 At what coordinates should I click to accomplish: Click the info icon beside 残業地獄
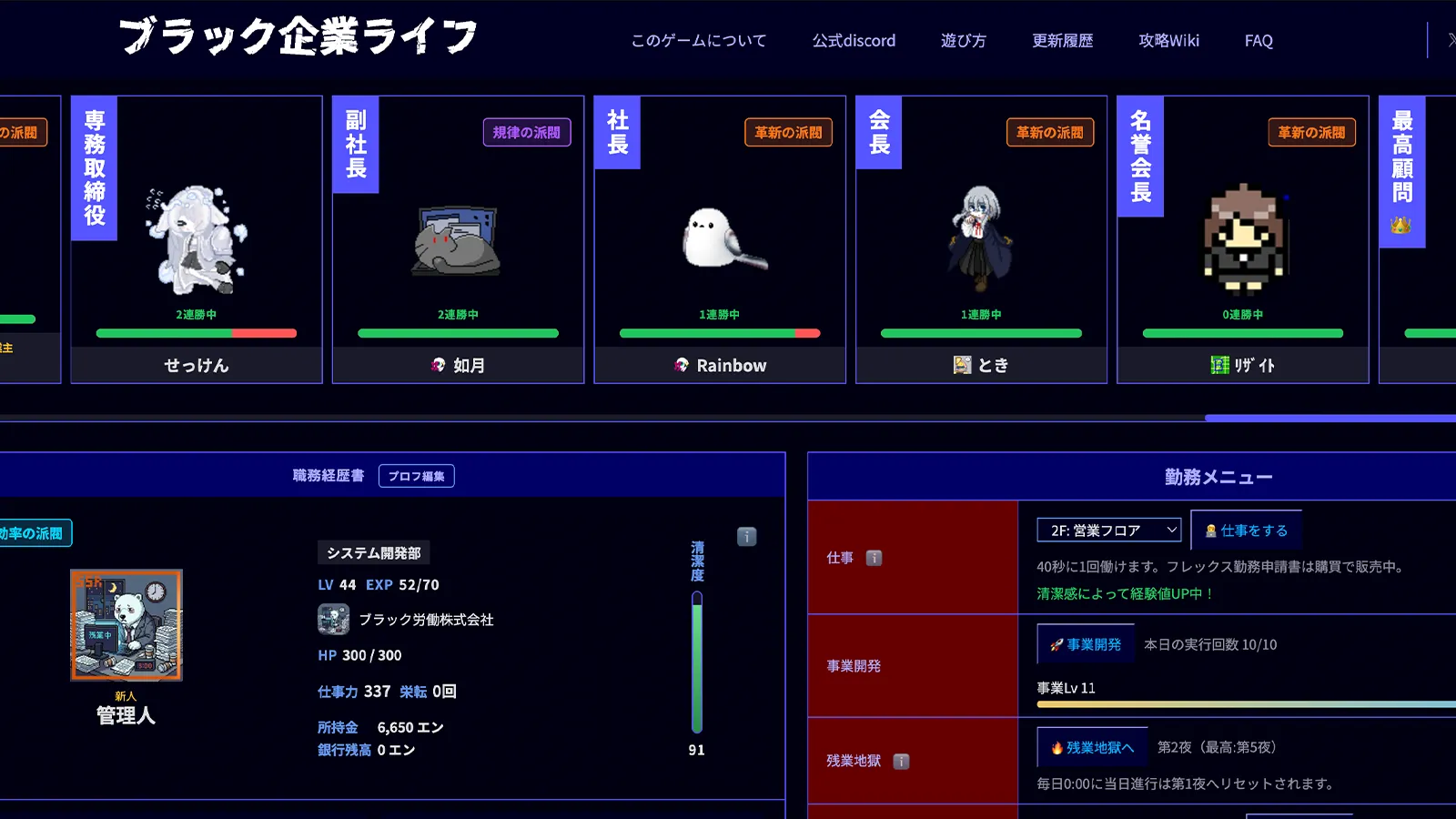[902, 762]
